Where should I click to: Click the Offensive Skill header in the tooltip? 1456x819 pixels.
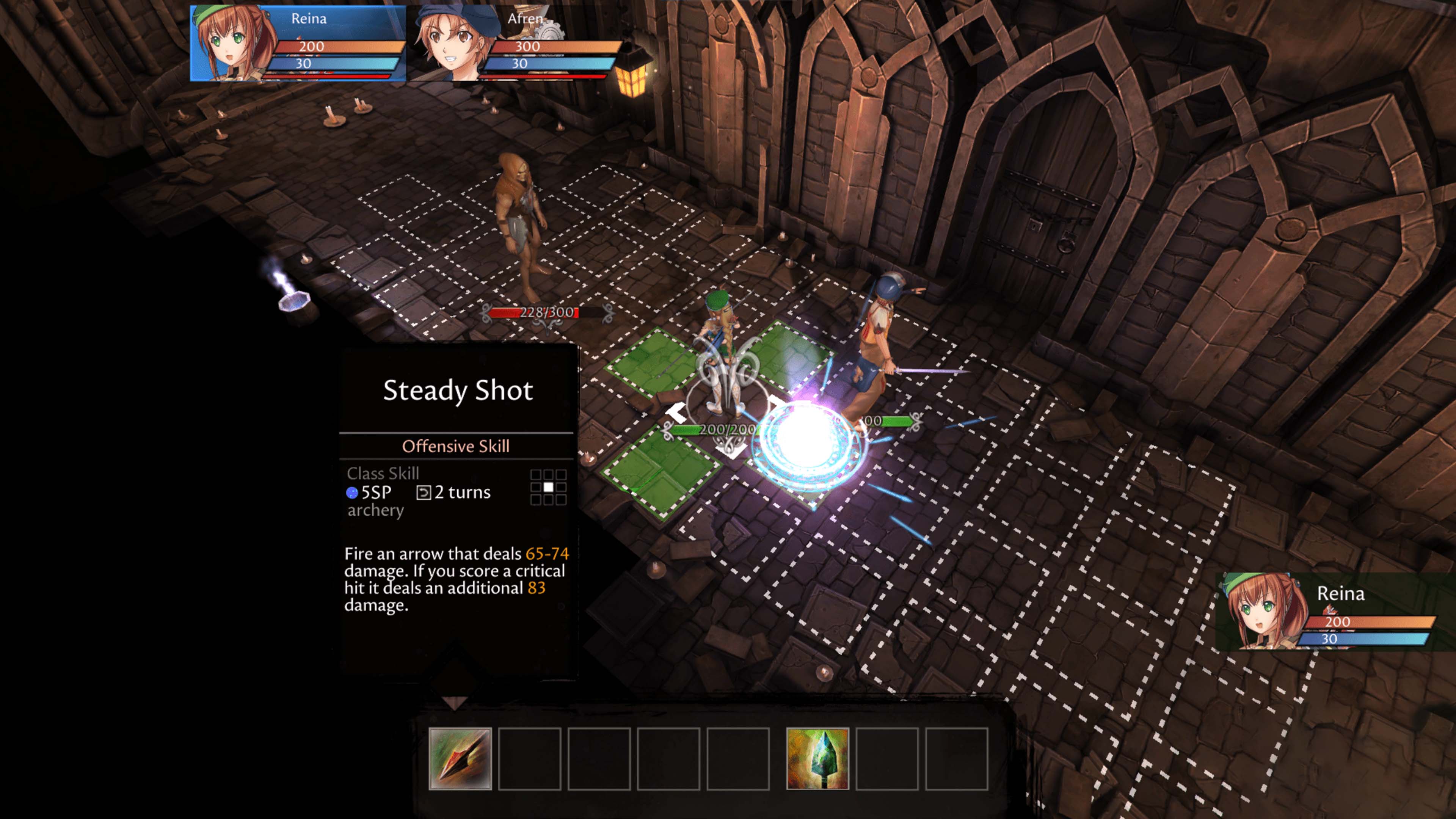(457, 446)
